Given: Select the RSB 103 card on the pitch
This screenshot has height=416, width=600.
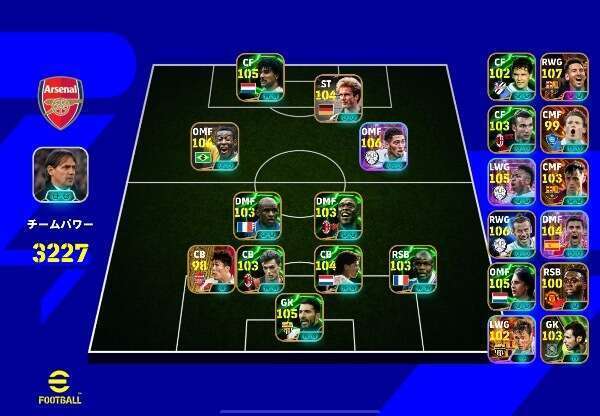Looking at the screenshot, I should (412, 269).
